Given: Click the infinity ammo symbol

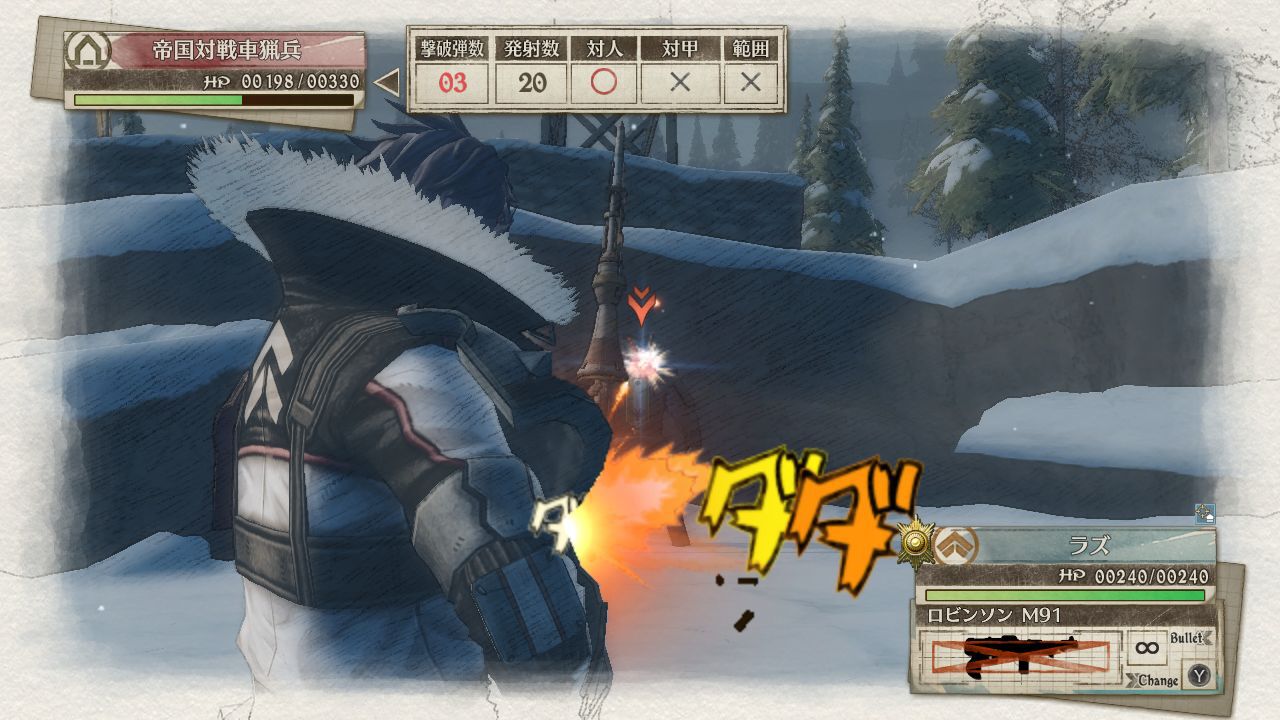Looking at the screenshot, I should pos(1146,647).
